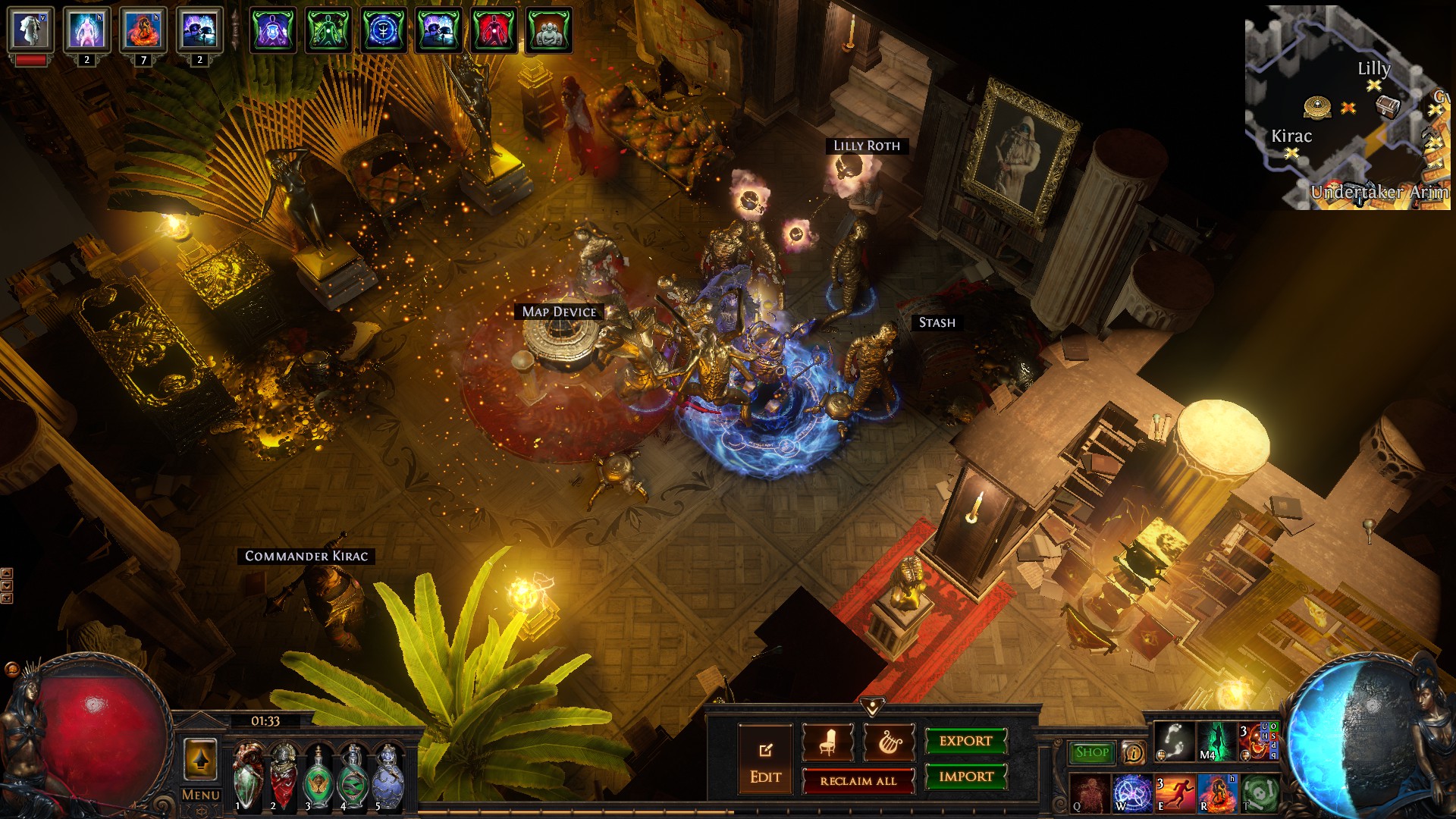The height and width of the screenshot is (819, 1456).
Task: Open the hideout Edit mode
Action: coord(765,759)
